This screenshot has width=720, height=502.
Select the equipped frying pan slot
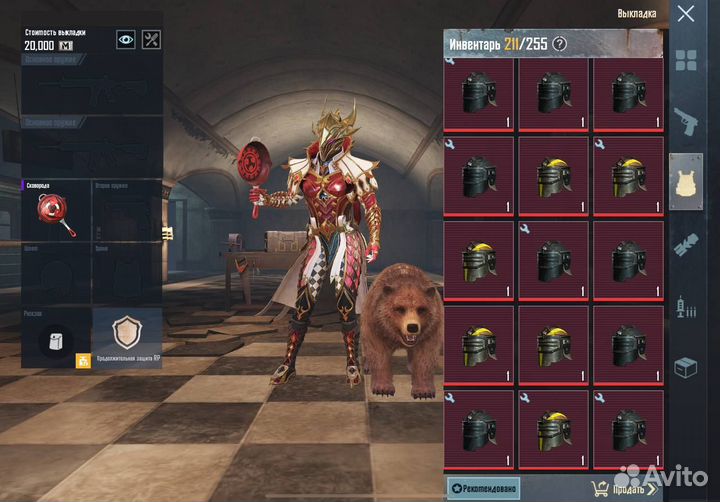pyautogui.click(x=54, y=210)
